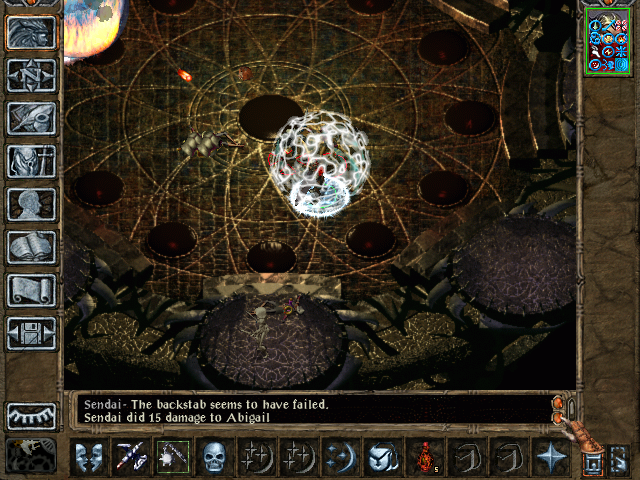Select the crossed weapons quick slot
640x480 pixels.
point(130,457)
